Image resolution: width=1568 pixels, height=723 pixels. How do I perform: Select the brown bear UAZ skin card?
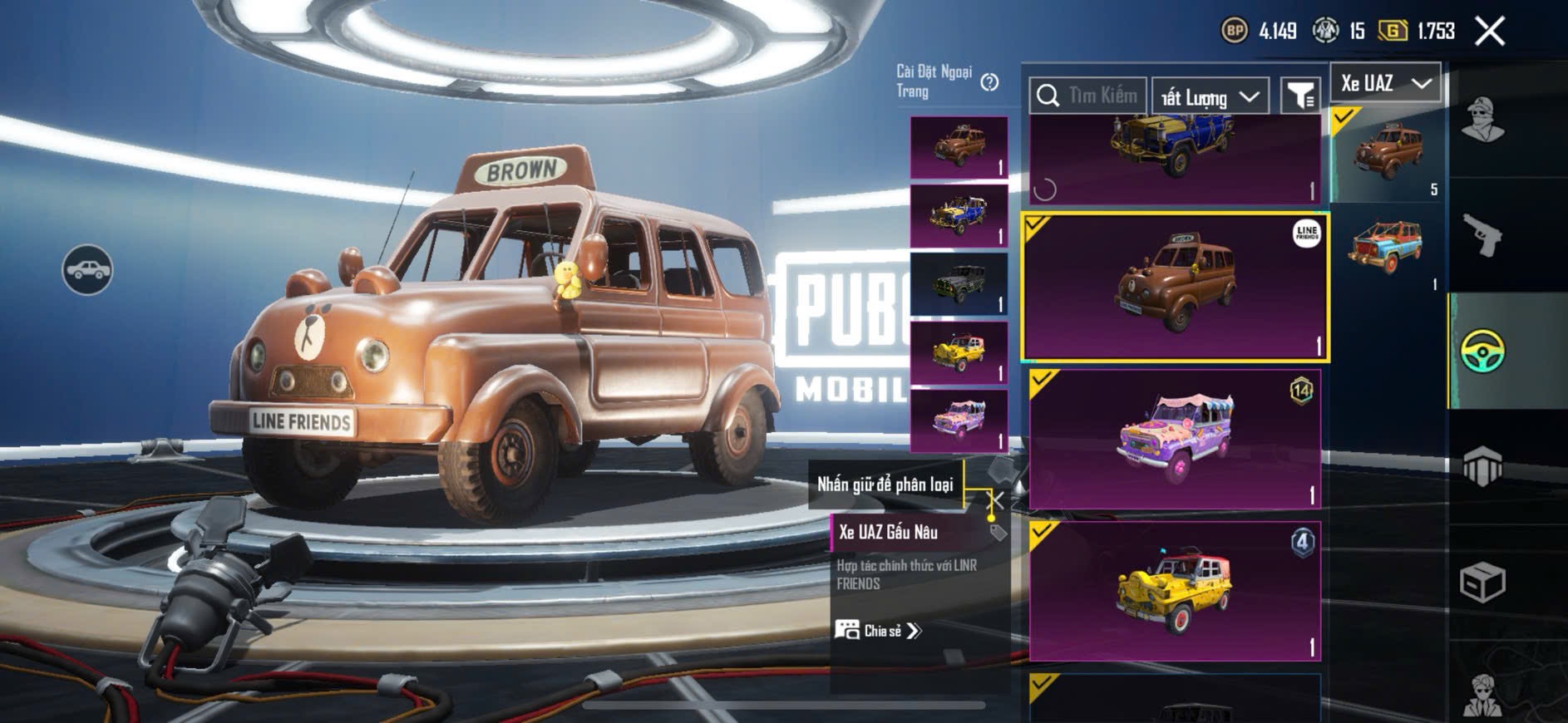click(1175, 287)
